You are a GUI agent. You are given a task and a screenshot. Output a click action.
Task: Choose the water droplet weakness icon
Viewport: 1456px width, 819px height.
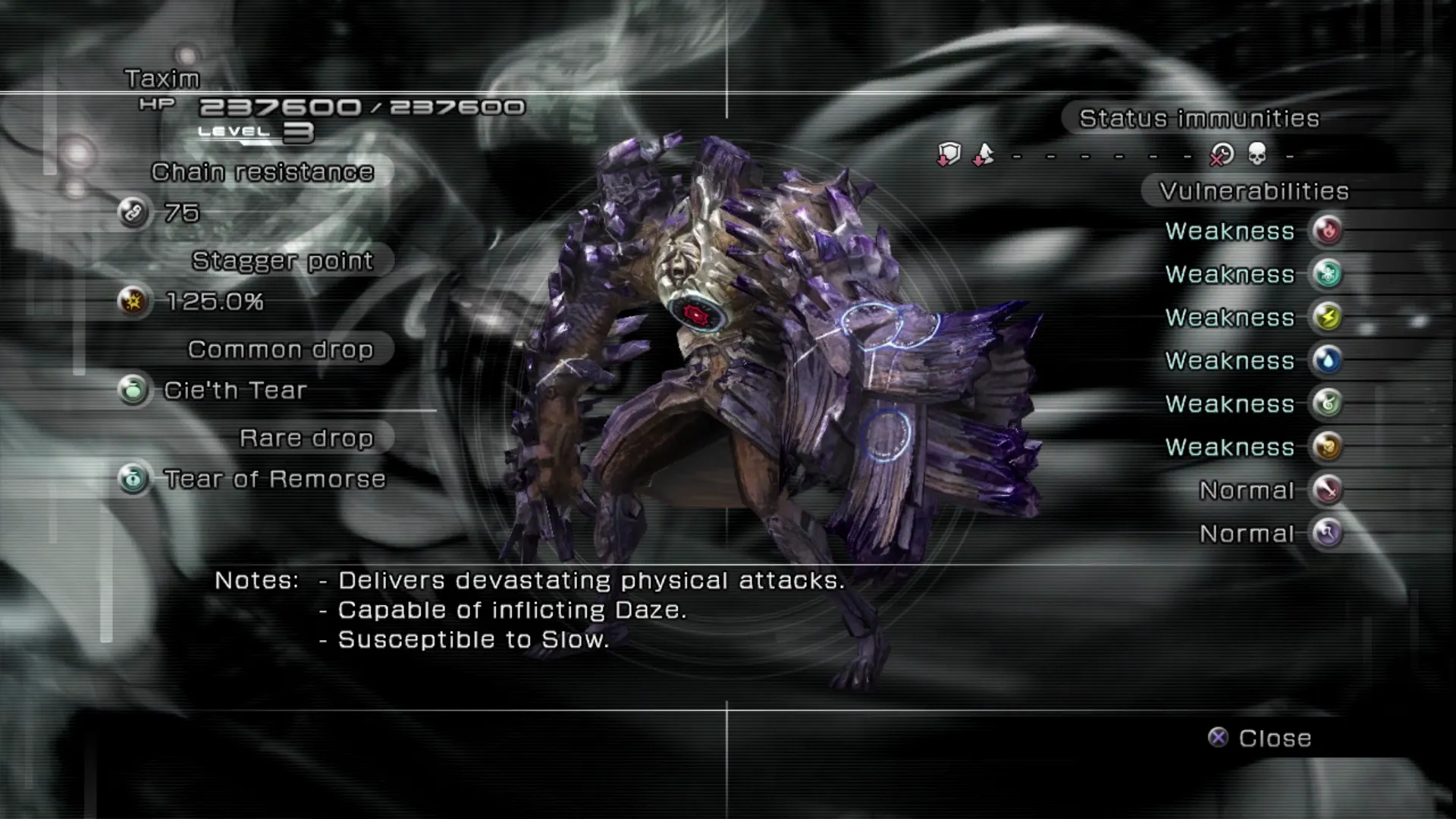click(1327, 360)
